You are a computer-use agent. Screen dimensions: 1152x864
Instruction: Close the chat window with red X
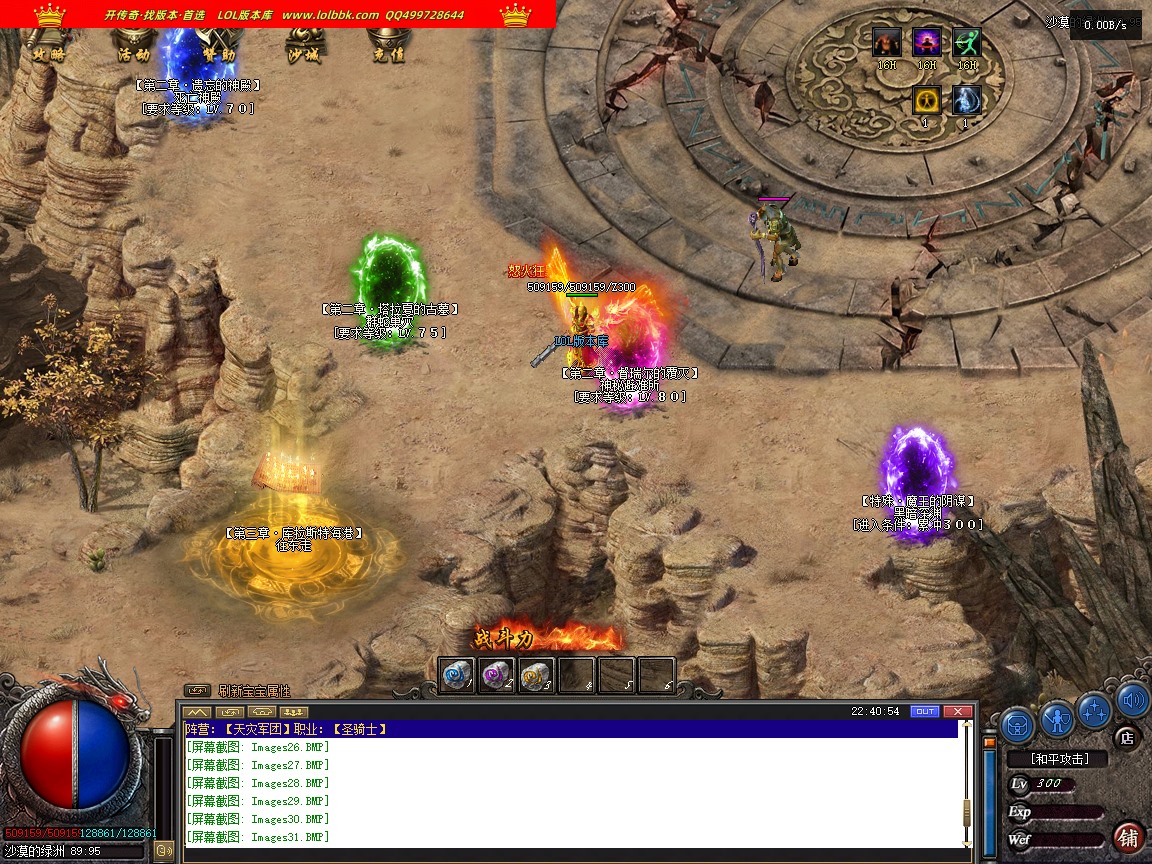pos(958,711)
